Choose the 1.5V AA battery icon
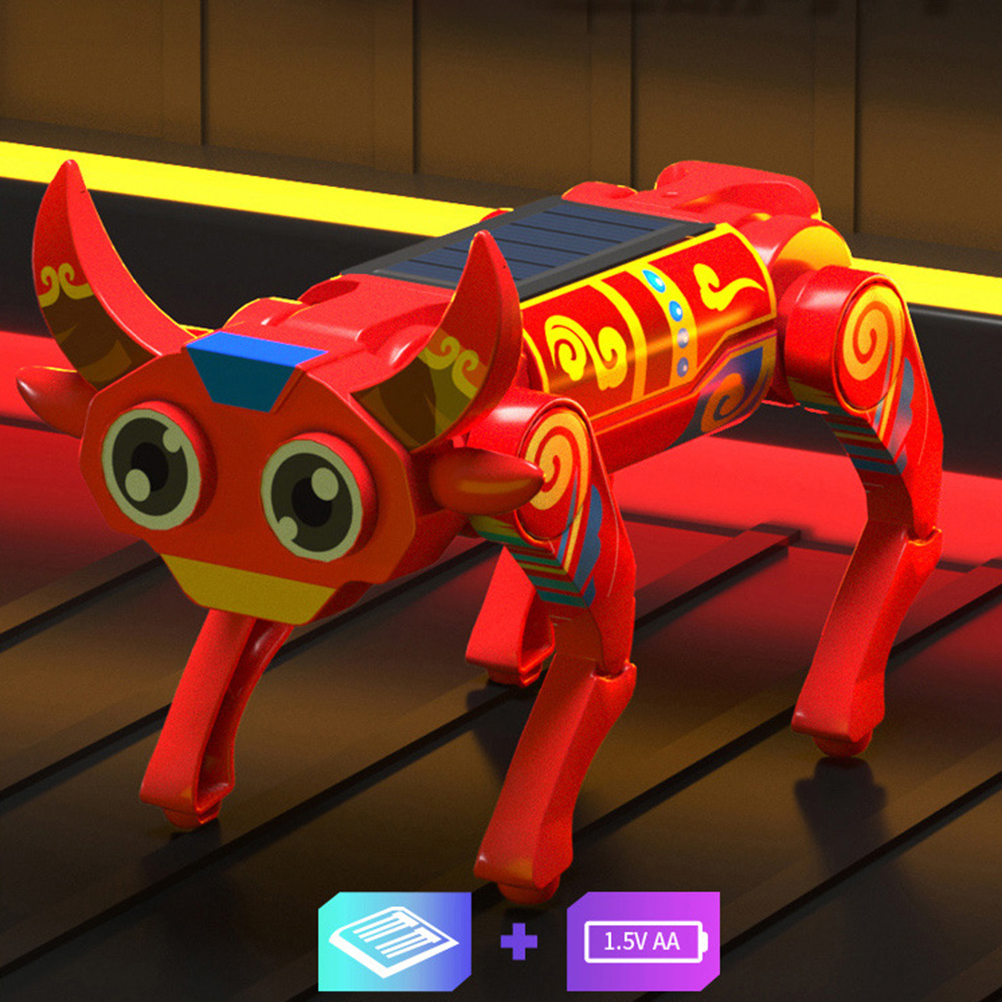Viewport: 1002px width, 1002px height. (643, 940)
